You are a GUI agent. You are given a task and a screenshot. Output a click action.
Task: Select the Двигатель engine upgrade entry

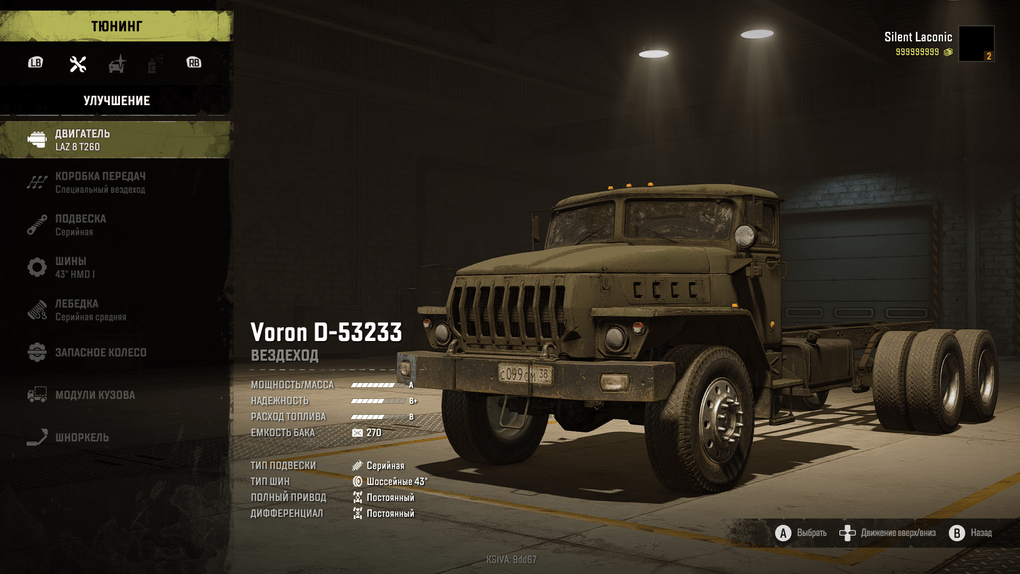pos(115,140)
